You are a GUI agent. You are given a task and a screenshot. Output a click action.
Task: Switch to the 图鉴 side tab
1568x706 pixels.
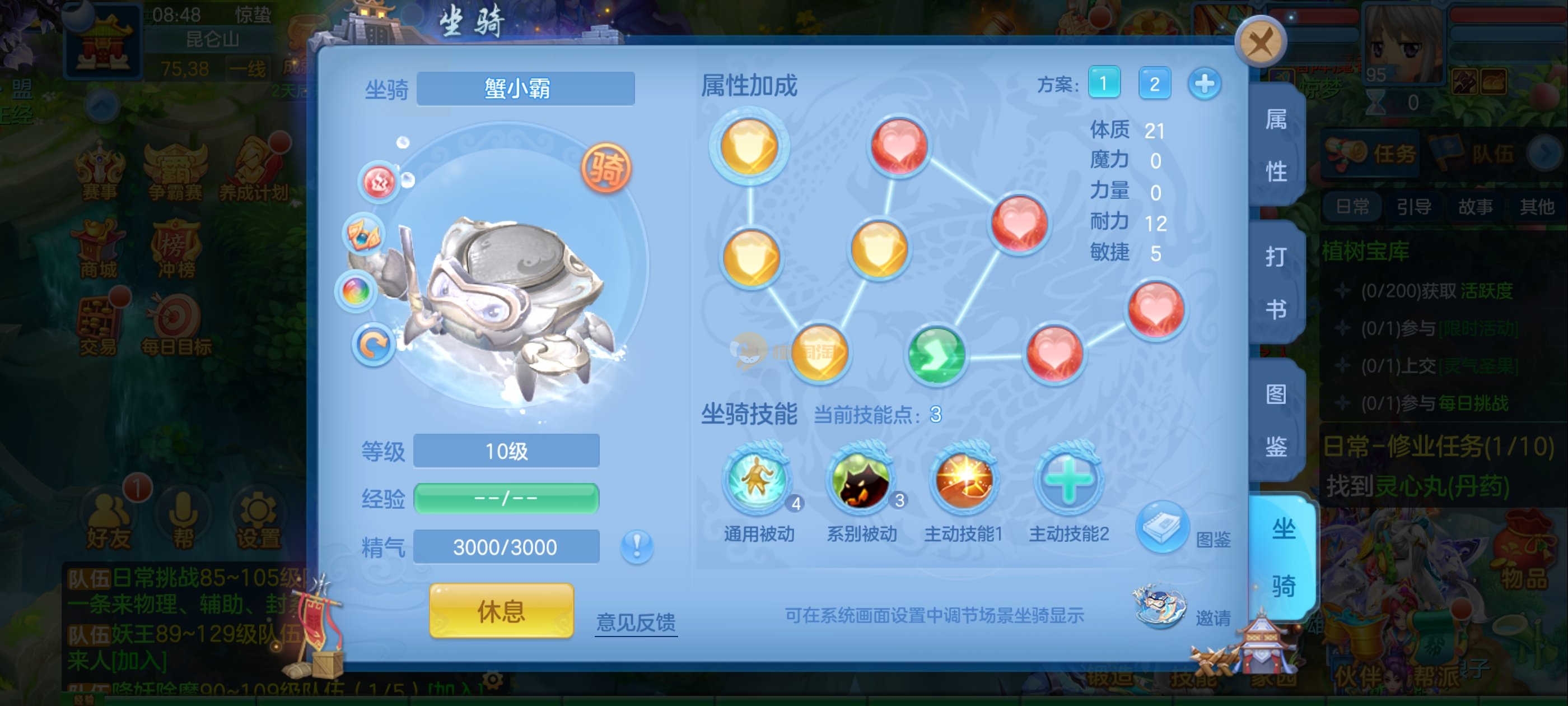click(1276, 420)
